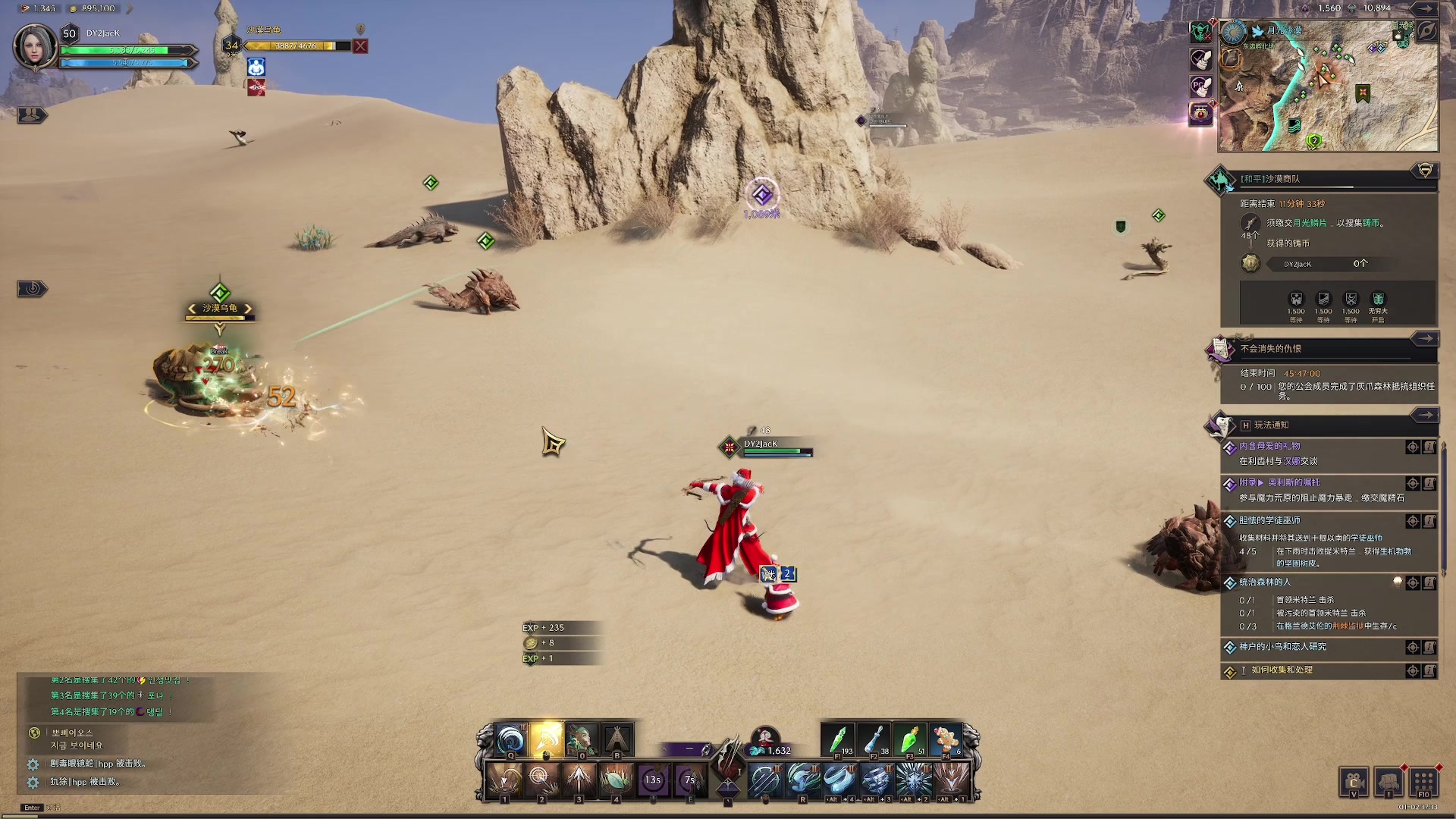Image resolution: width=1456 pixels, height=819 pixels.
Task: Collapse the top bar with the arrow button
Action: click(1426, 8)
